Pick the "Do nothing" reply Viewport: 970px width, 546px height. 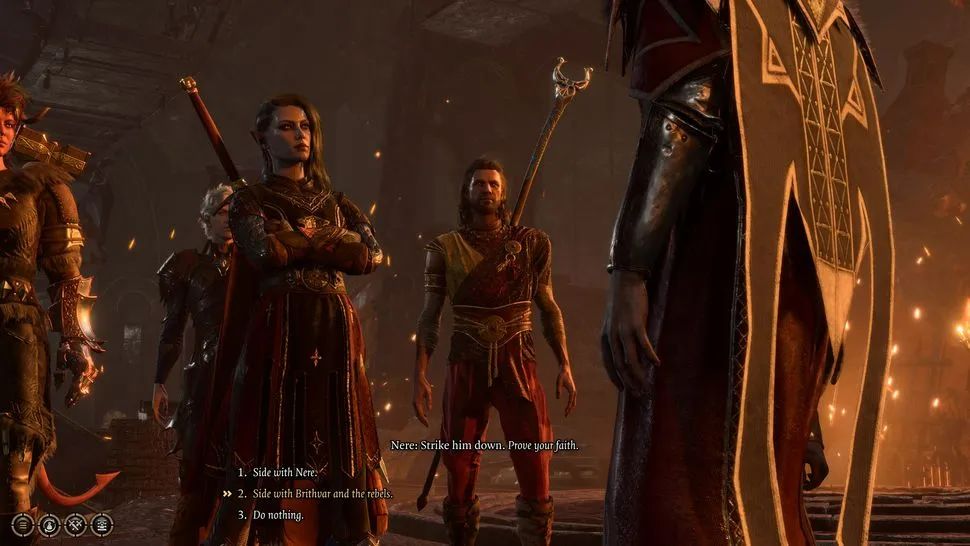click(280, 515)
